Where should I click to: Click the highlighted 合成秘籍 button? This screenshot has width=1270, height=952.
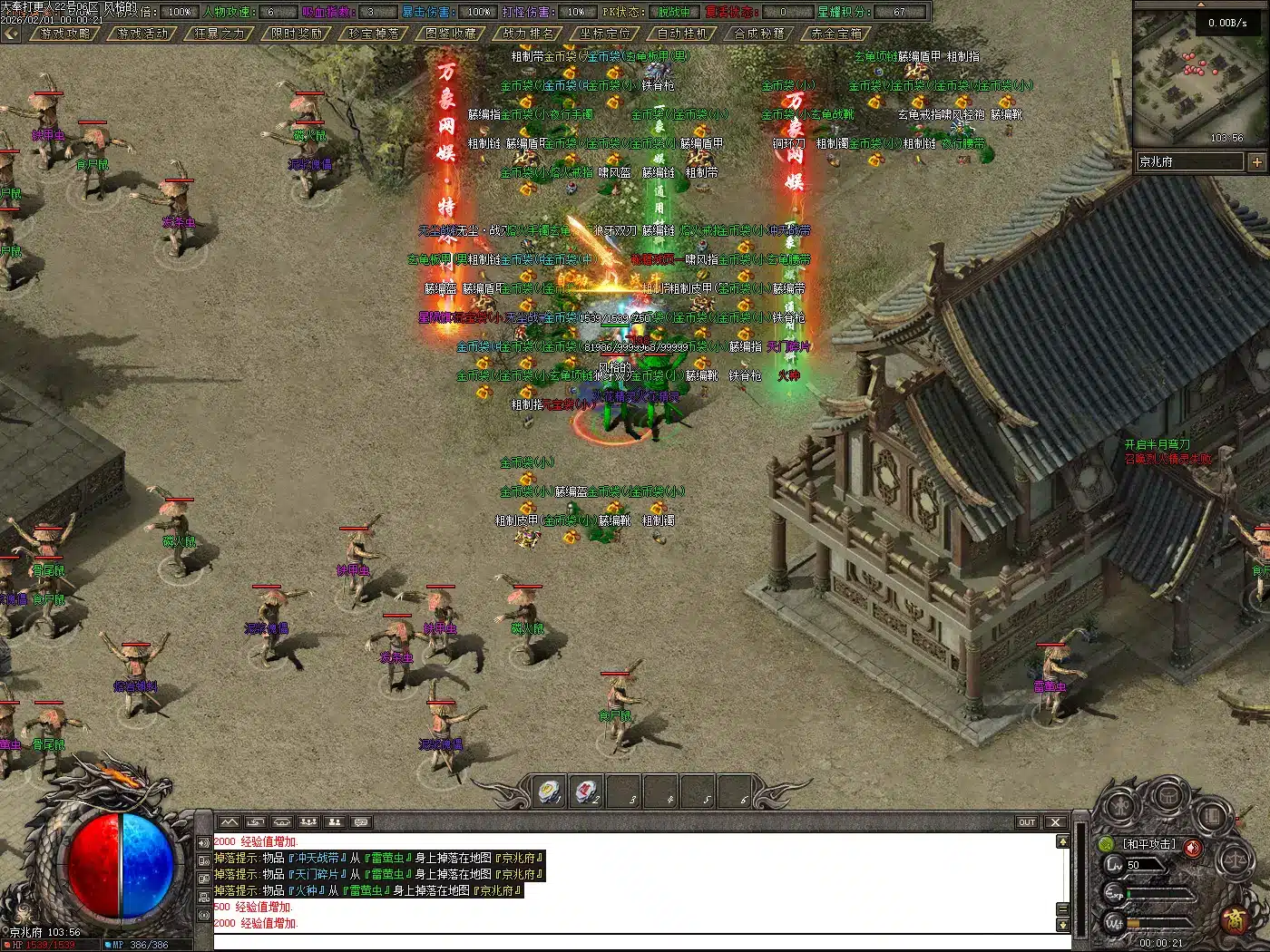click(x=760, y=34)
